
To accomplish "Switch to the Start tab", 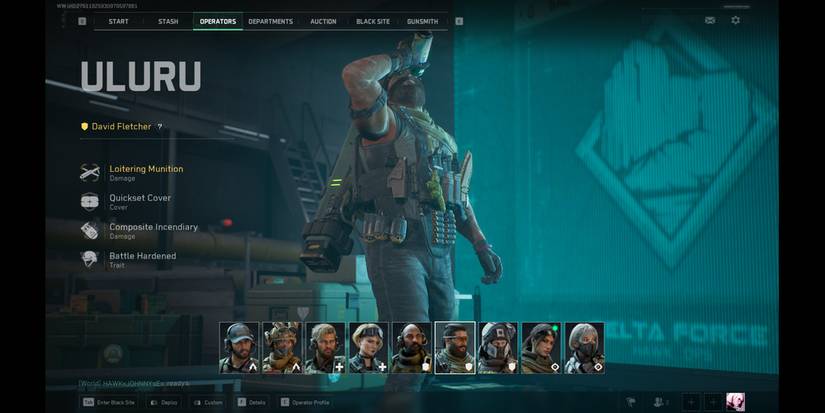I will pos(118,21).
